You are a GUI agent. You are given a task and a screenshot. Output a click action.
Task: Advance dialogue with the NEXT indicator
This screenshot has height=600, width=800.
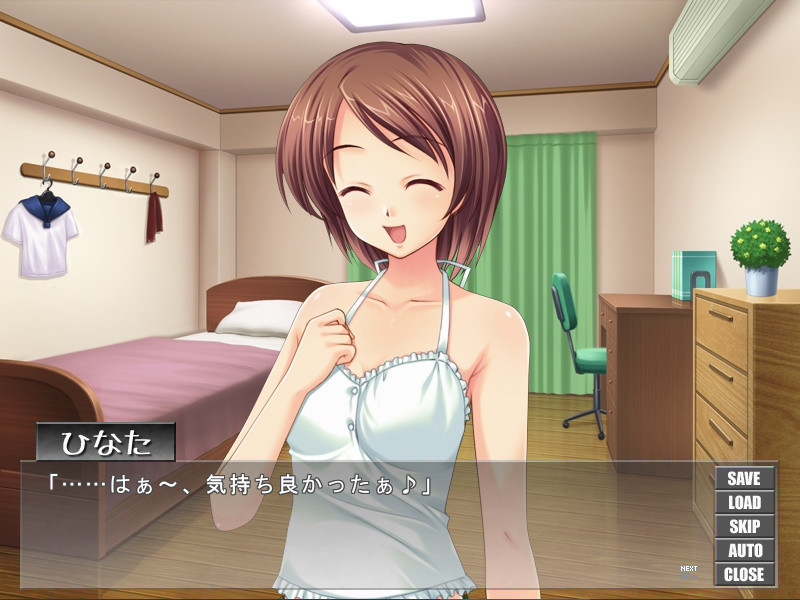pyautogui.click(x=688, y=570)
